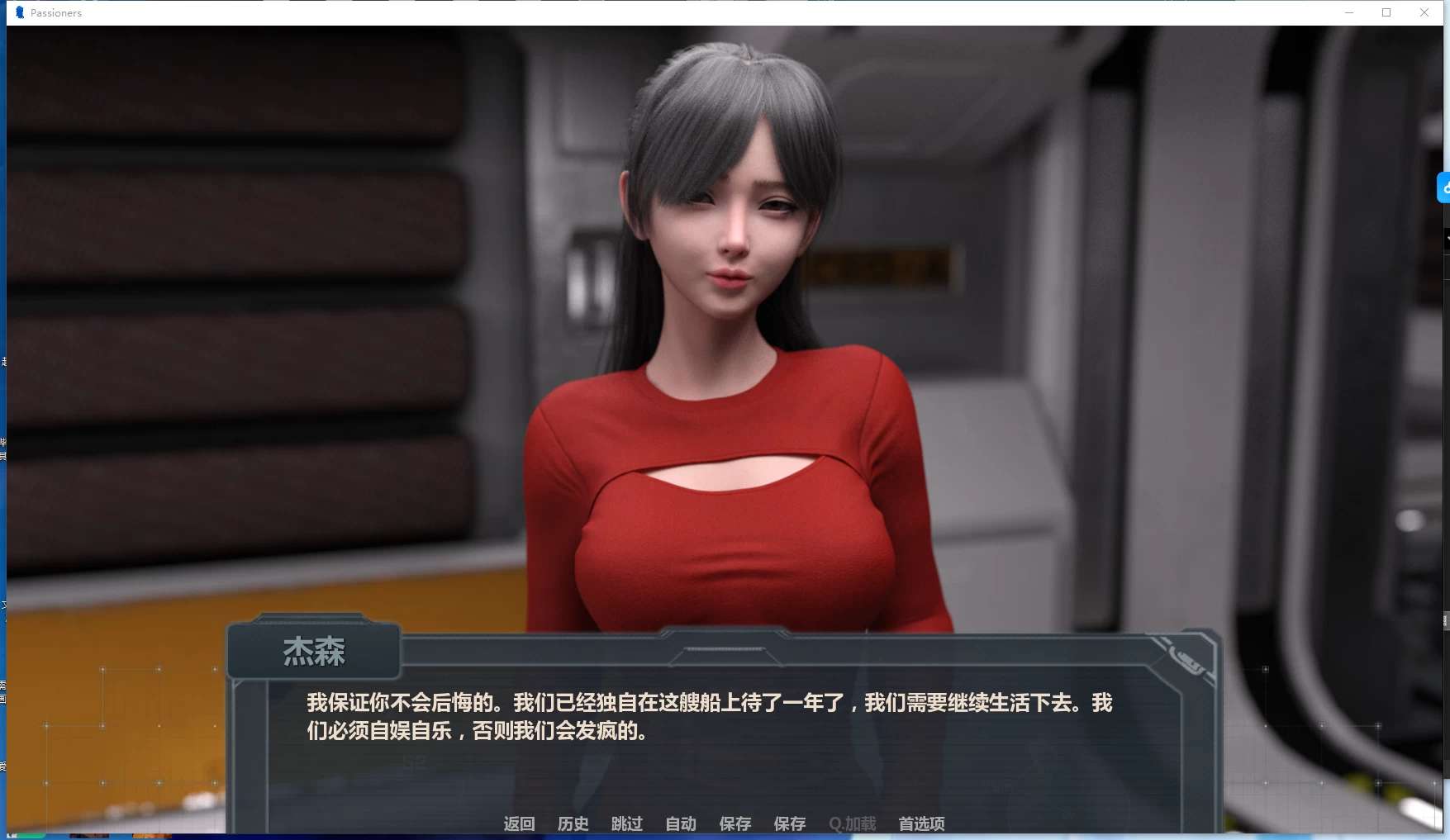Roll back a line using 返回

[x=518, y=823]
